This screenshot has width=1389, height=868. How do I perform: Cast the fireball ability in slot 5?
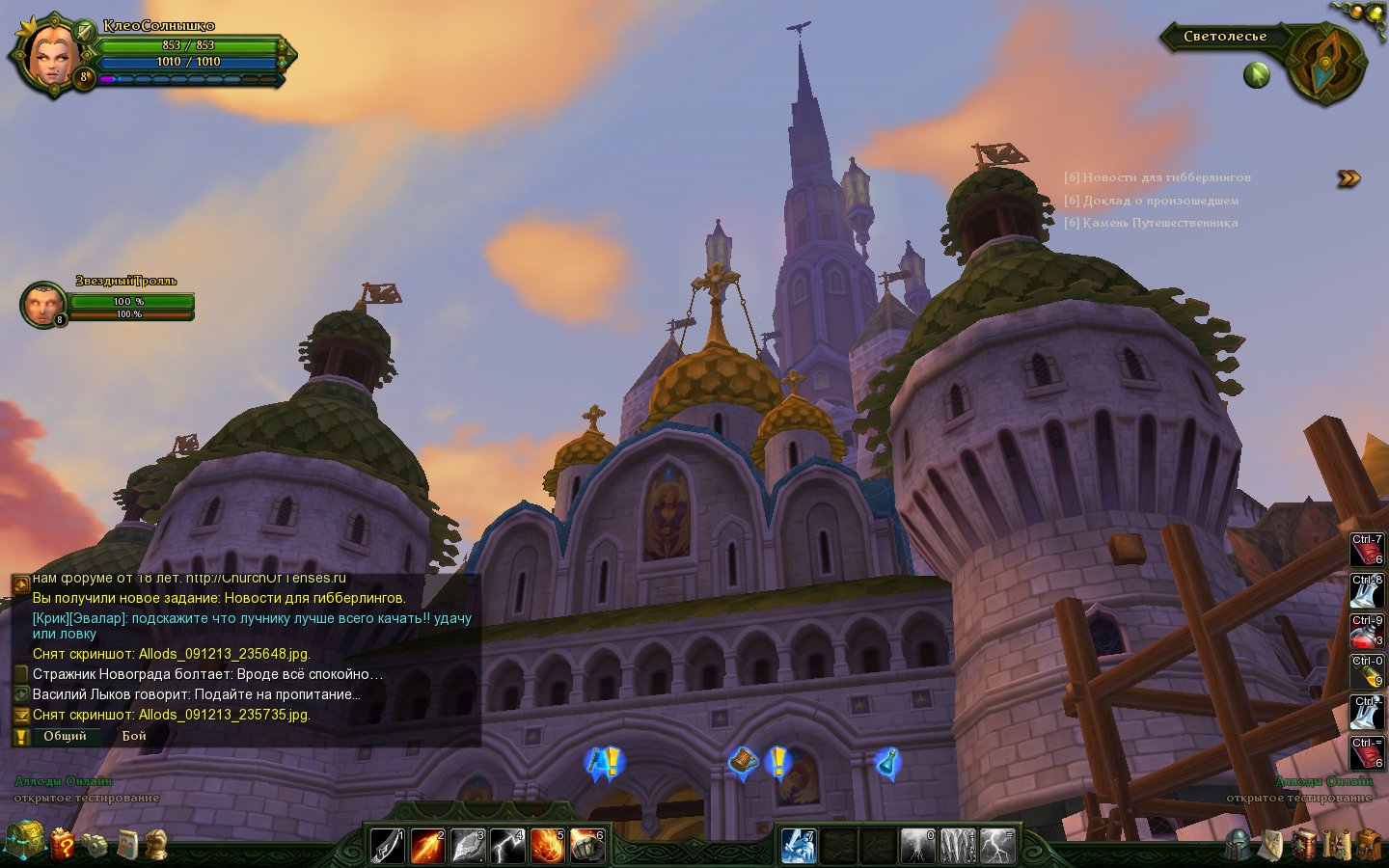coord(546,846)
